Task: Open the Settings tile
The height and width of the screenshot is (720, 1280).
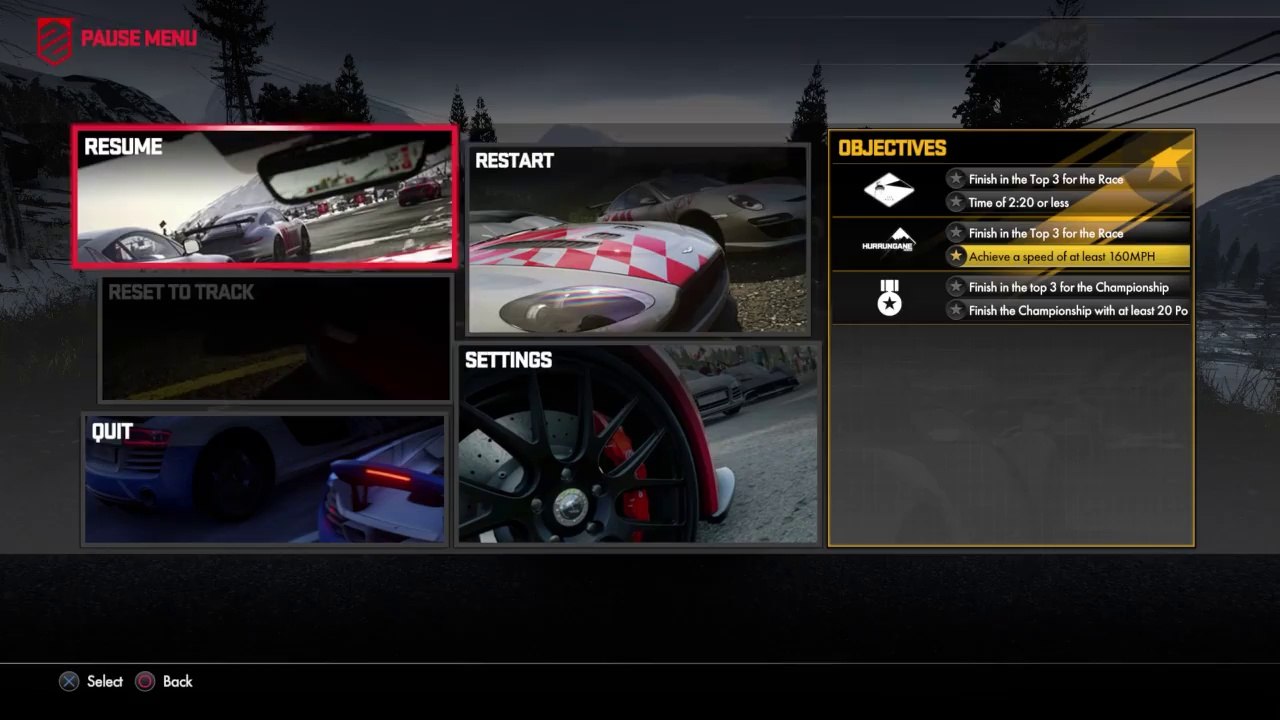Action: 637,445
